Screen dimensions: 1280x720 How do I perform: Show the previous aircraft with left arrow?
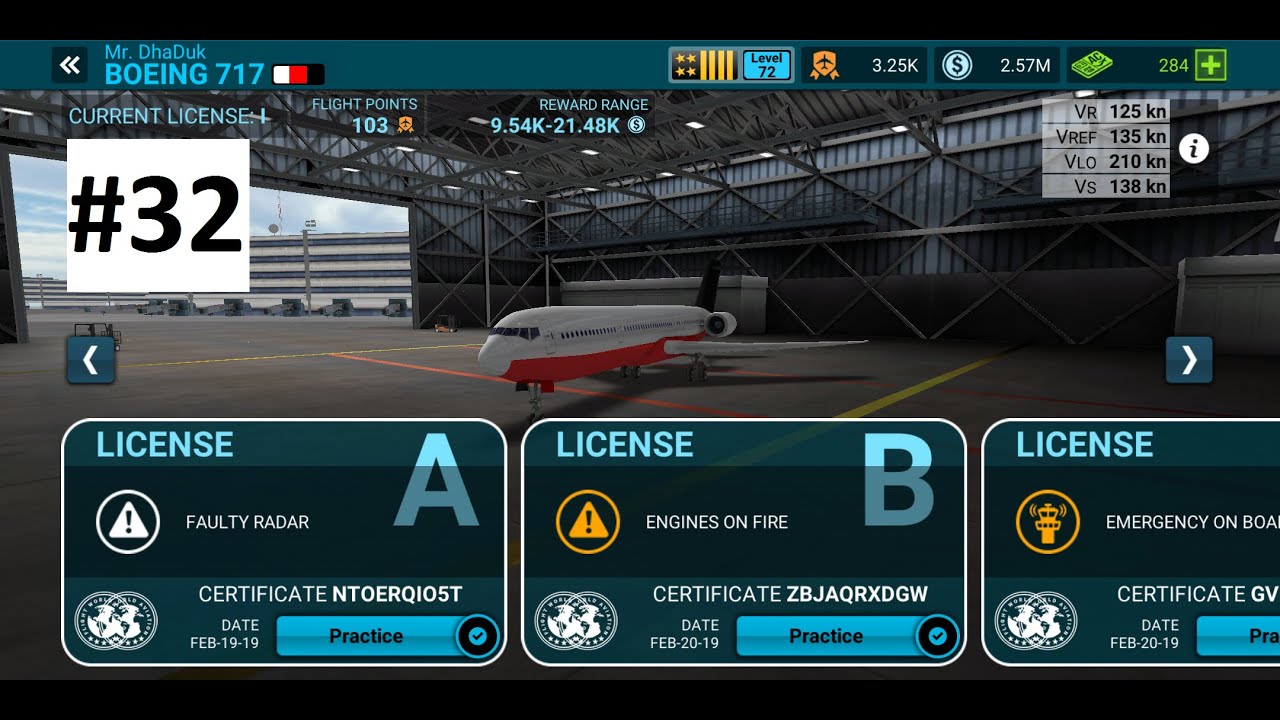click(91, 360)
